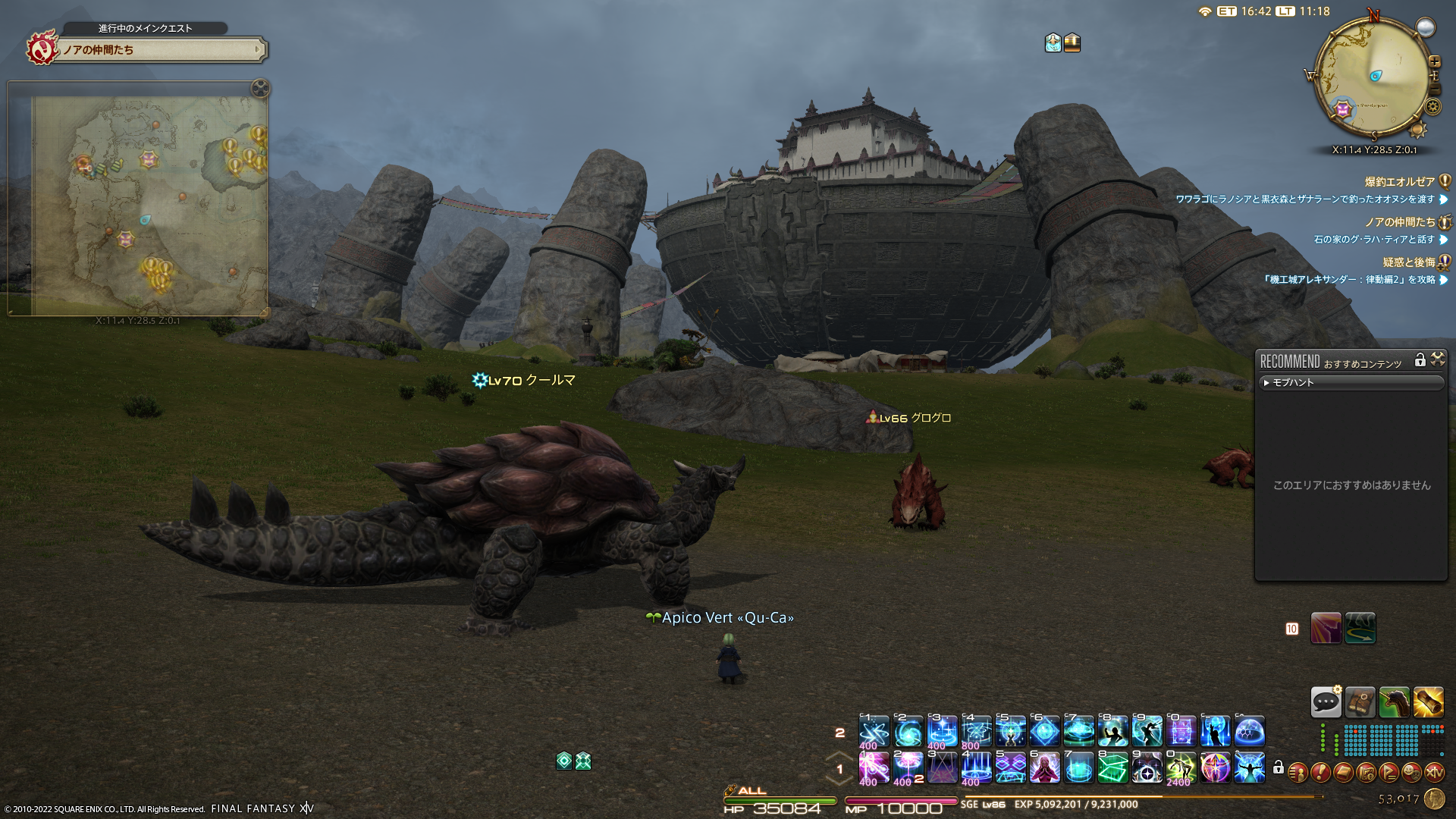Toggle the hotbar lock padlock icon

(x=1279, y=768)
